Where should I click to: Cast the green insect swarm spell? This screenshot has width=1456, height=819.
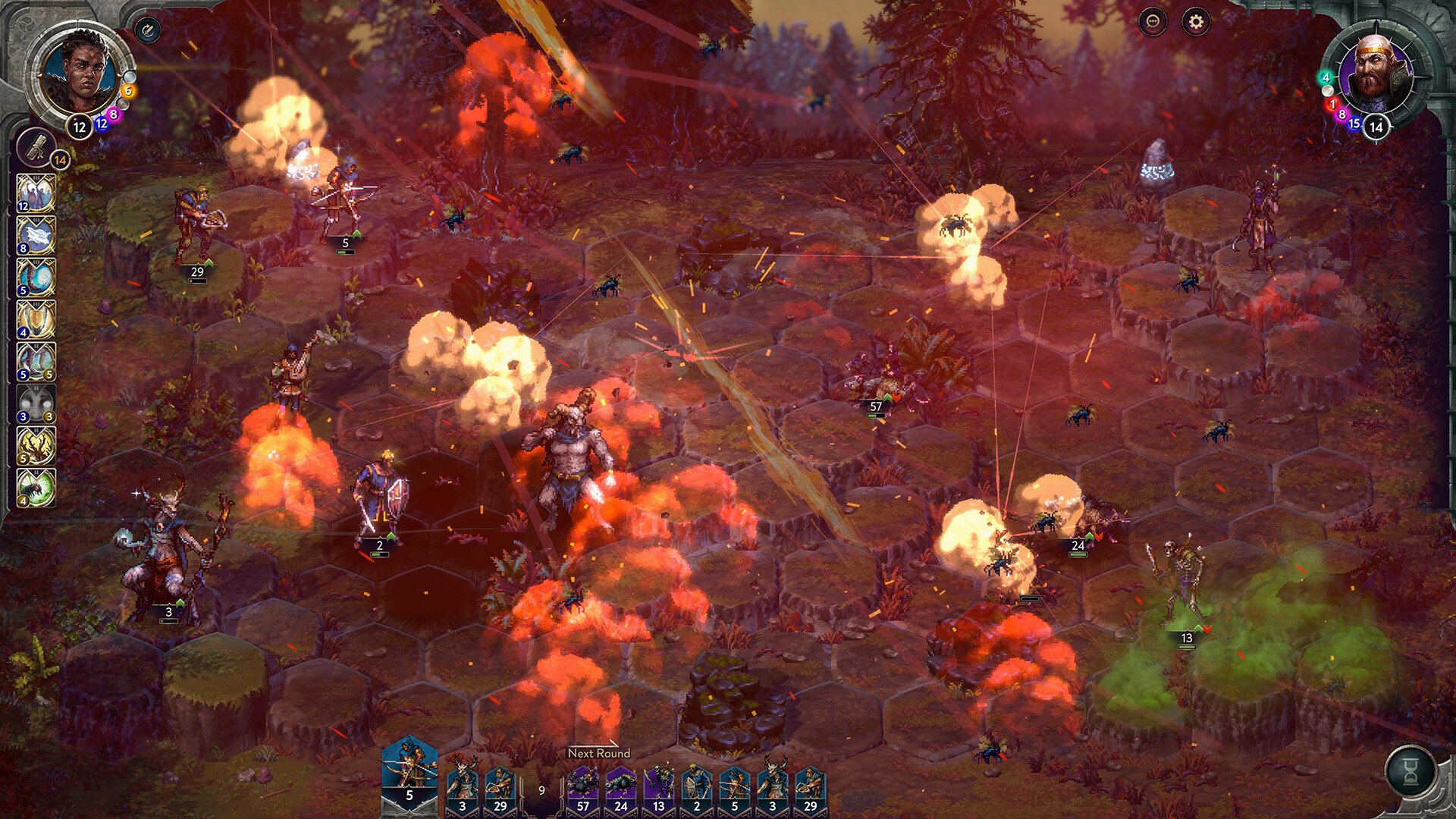point(36,488)
